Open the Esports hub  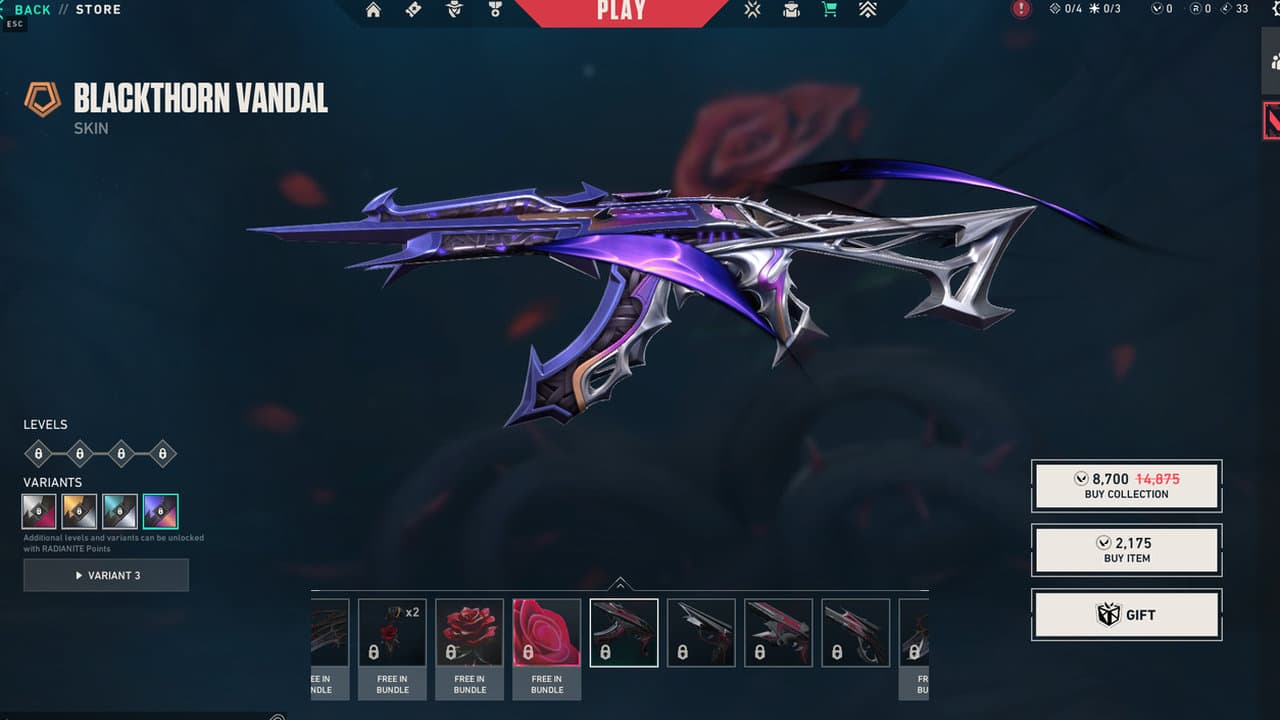coord(752,12)
